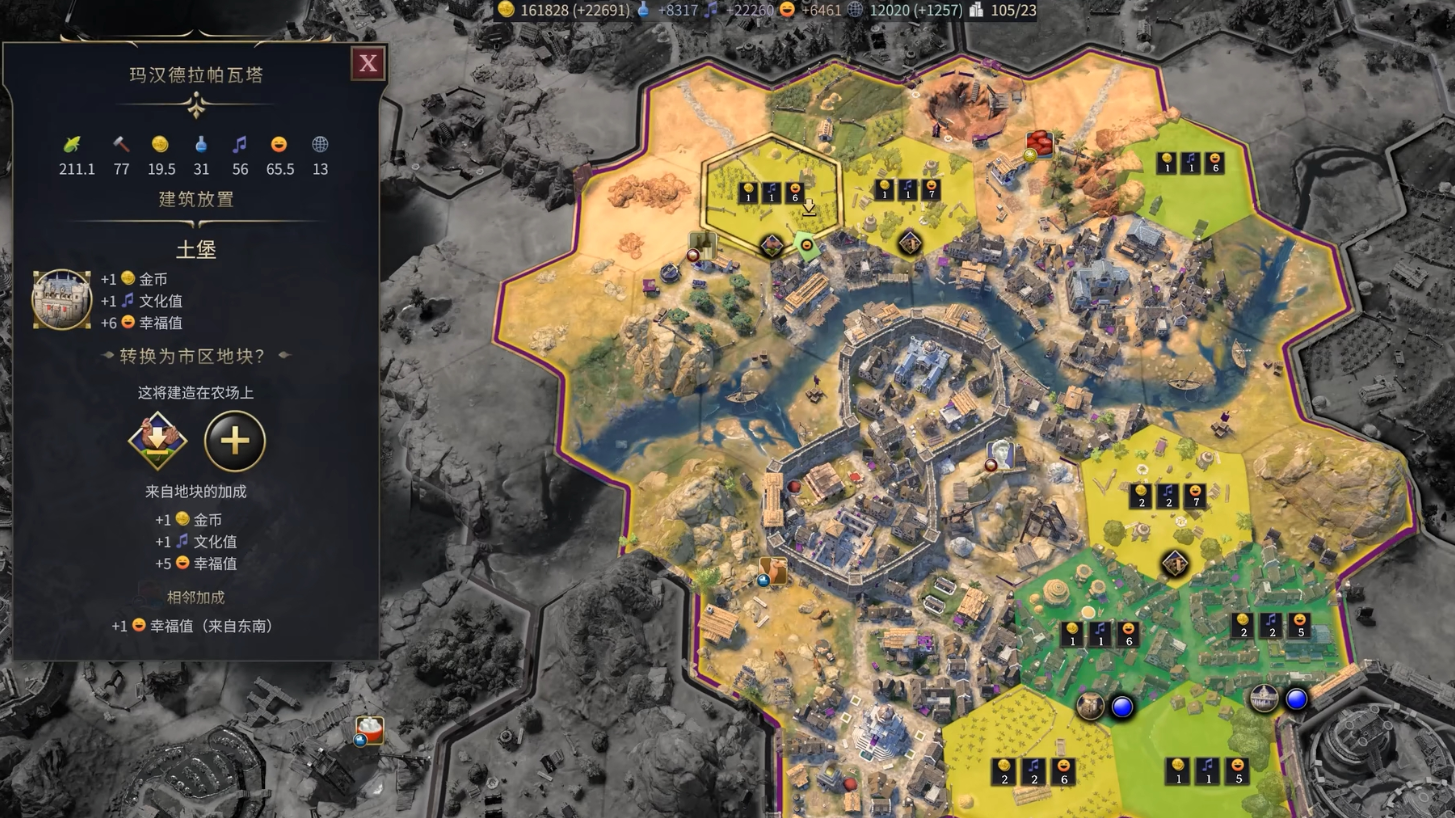
Task: Select the farm conversion diamond icon
Action: [158, 441]
